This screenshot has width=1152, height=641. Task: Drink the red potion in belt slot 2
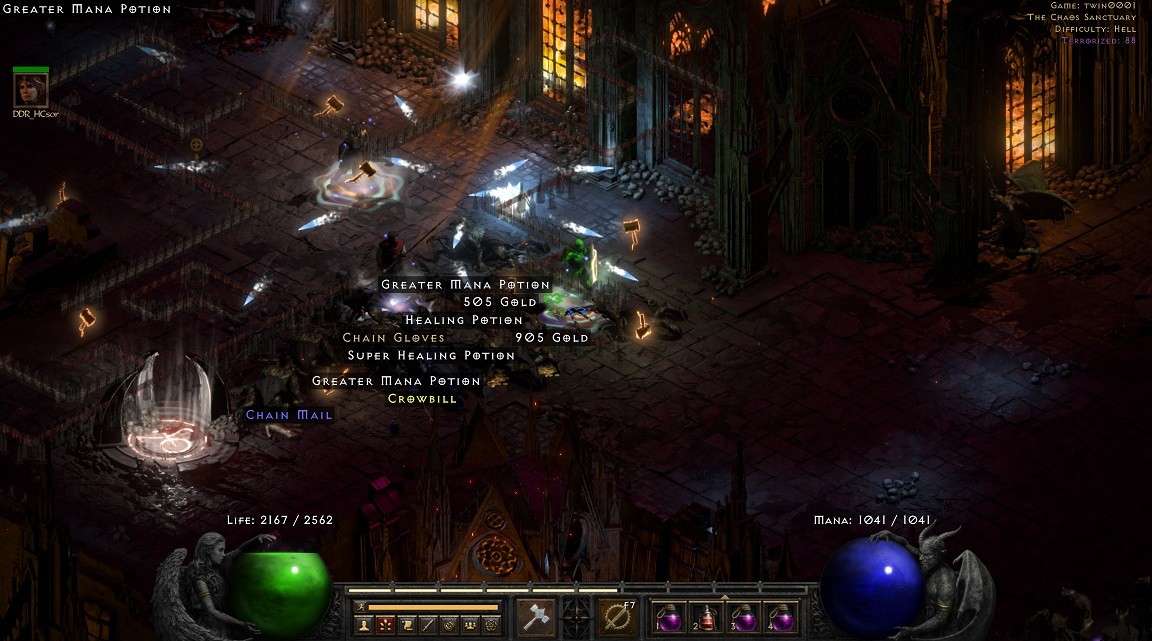[705, 617]
